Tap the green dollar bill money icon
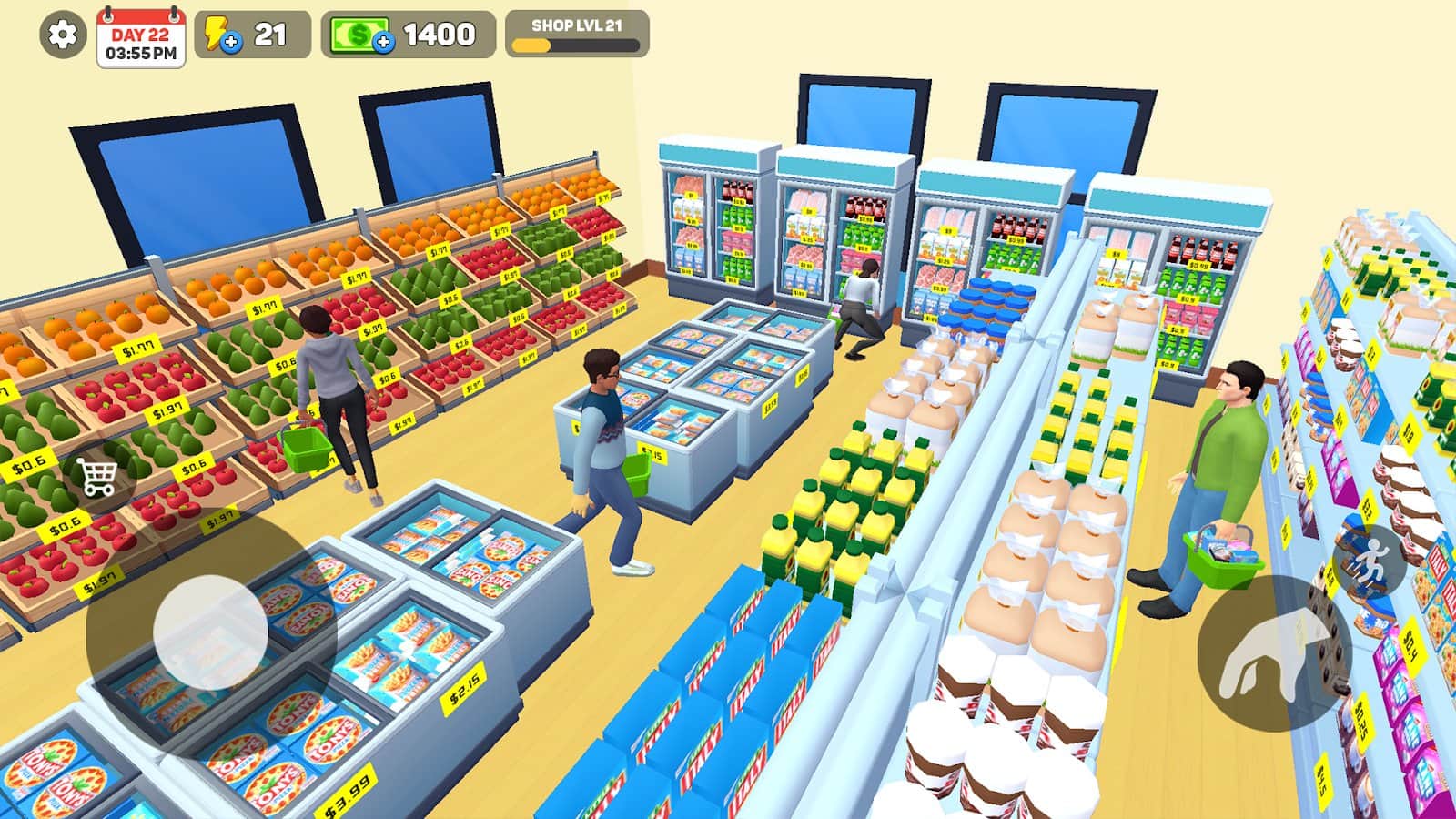This screenshot has width=1456, height=819. [x=361, y=35]
